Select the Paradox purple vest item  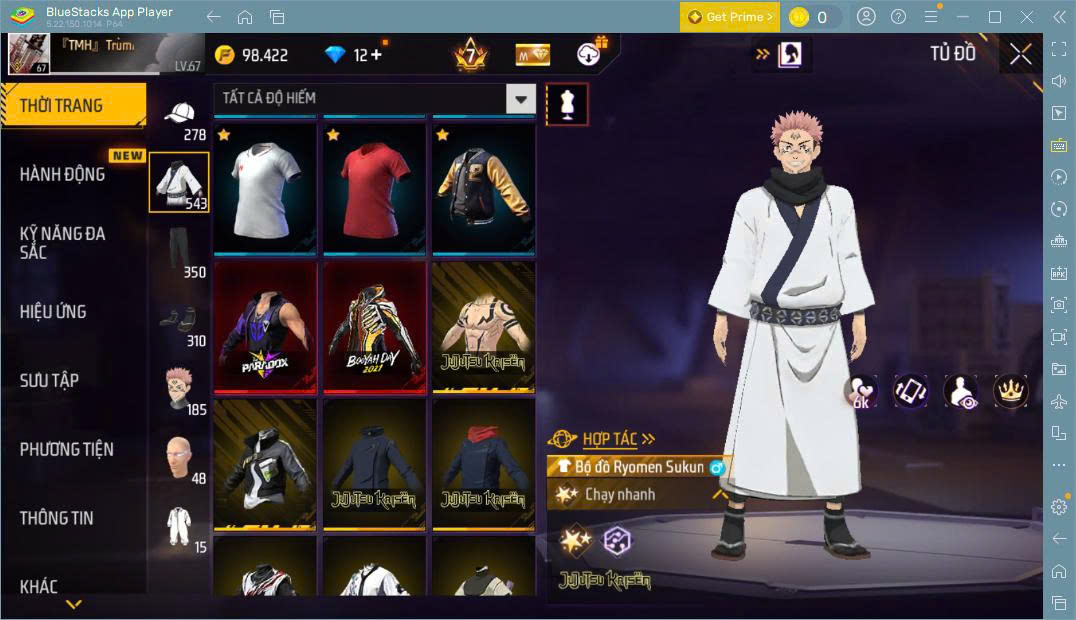pyautogui.click(x=265, y=325)
